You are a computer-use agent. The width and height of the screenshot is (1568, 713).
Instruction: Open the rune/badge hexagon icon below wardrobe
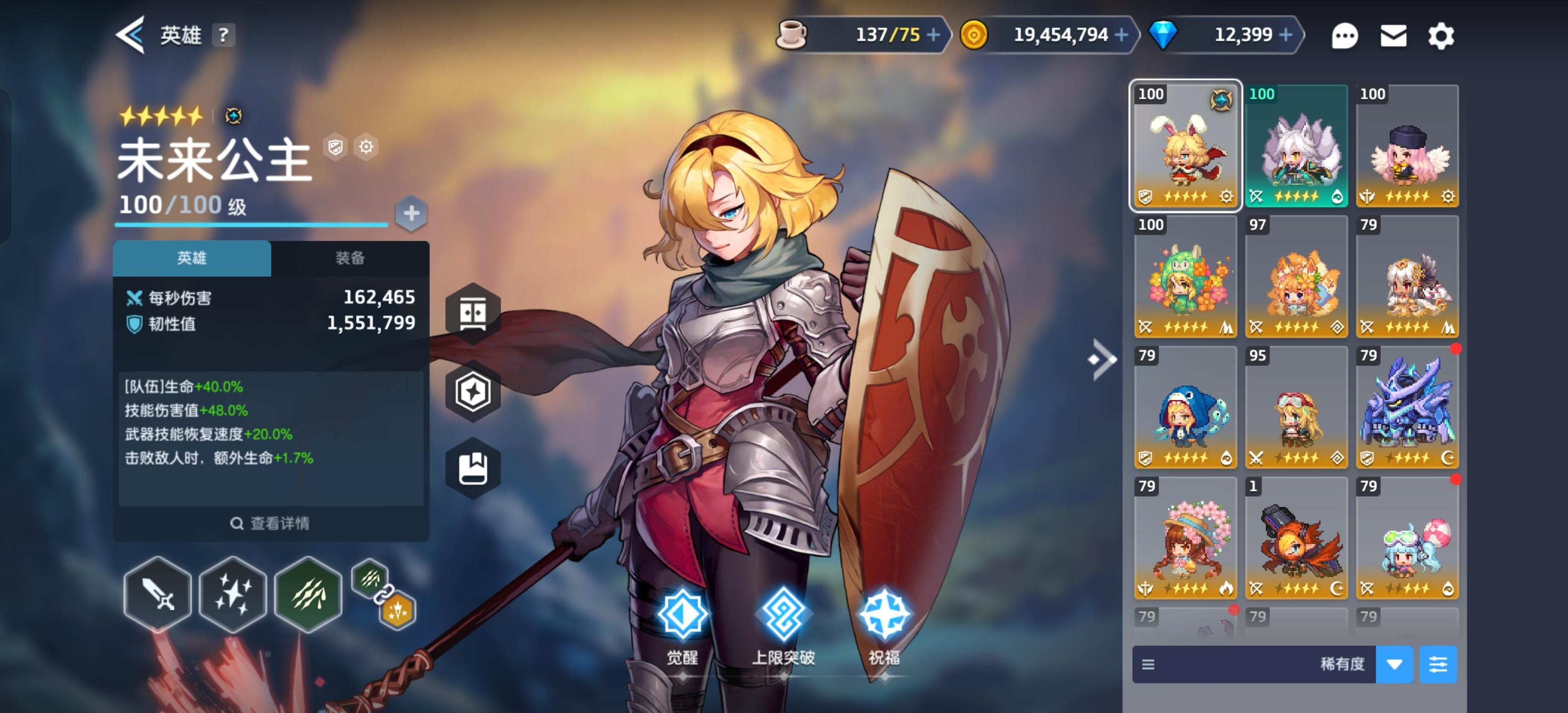click(474, 392)
